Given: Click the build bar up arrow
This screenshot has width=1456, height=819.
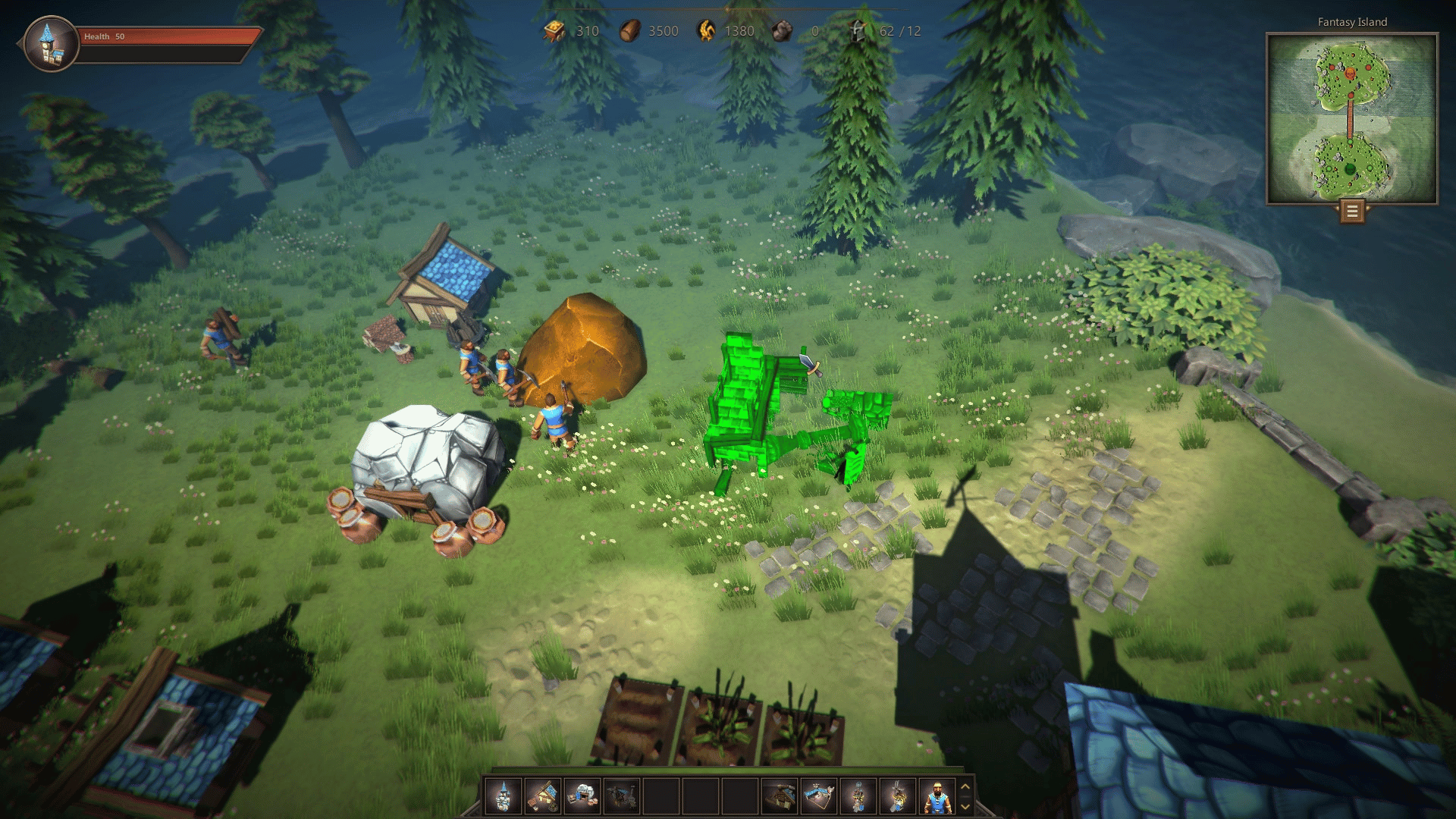Looking at the screenshot, I should click(x=965, y=787).
